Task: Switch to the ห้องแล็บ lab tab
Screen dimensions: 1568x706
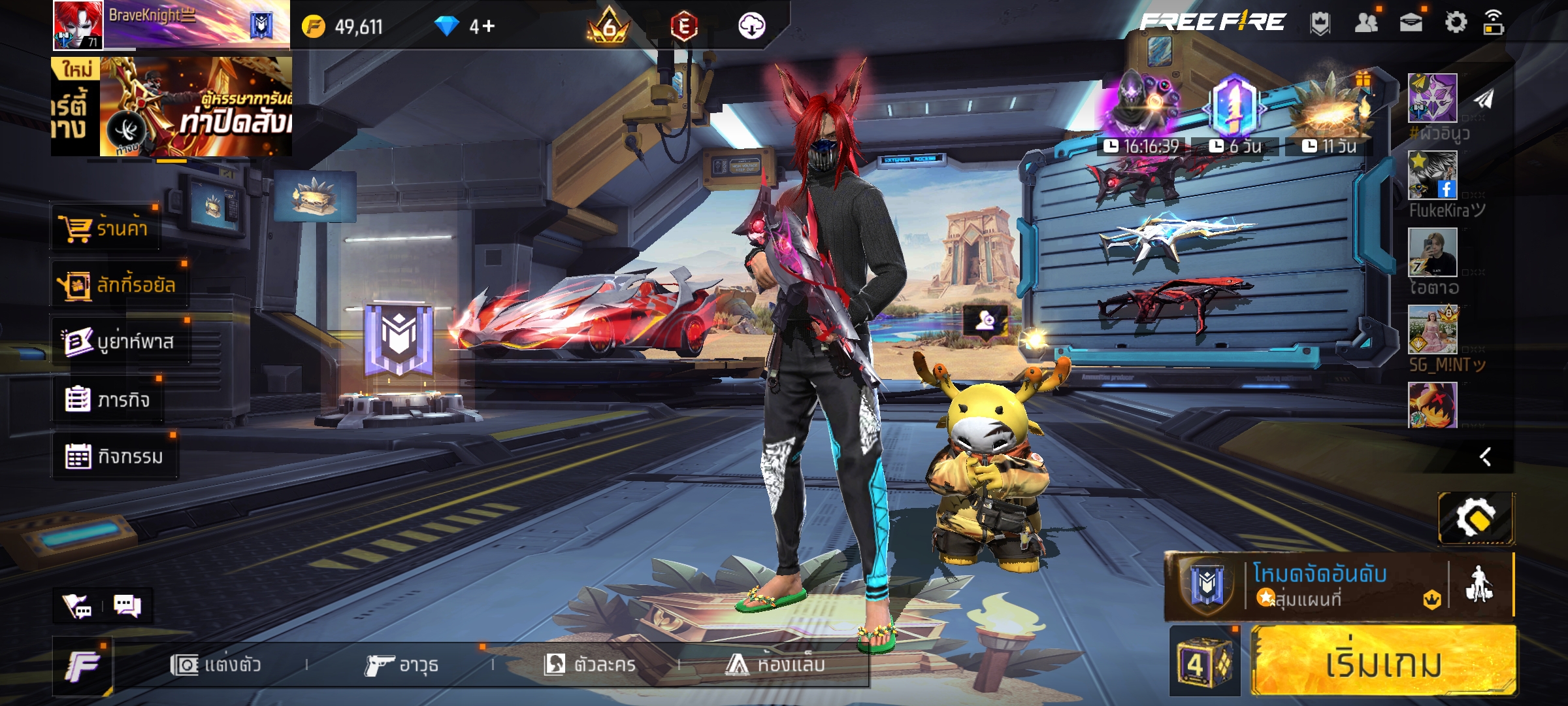Action: 776,665
